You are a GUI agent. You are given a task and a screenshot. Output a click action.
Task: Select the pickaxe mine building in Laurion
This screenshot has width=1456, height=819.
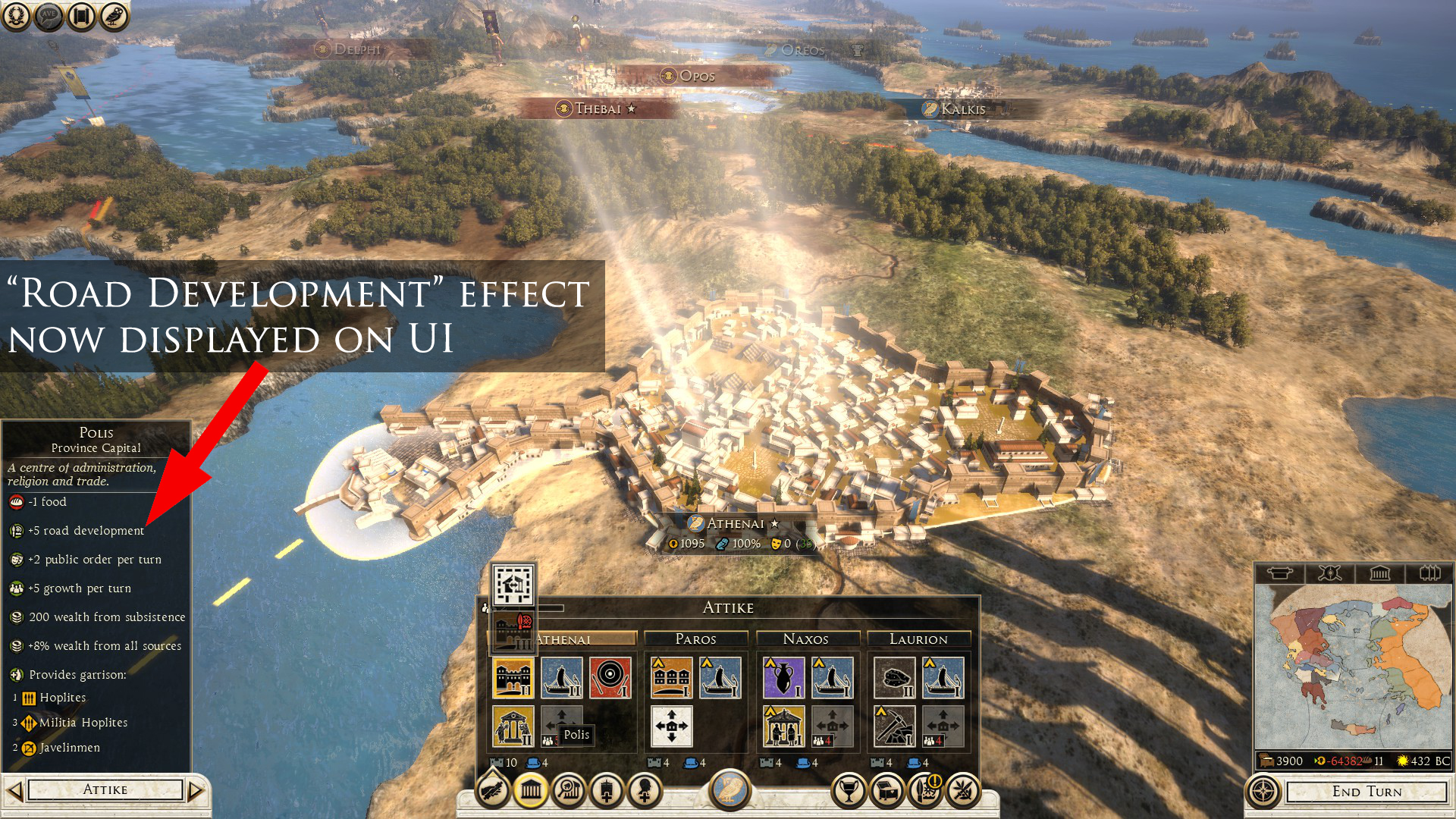[x=893, y=726]
